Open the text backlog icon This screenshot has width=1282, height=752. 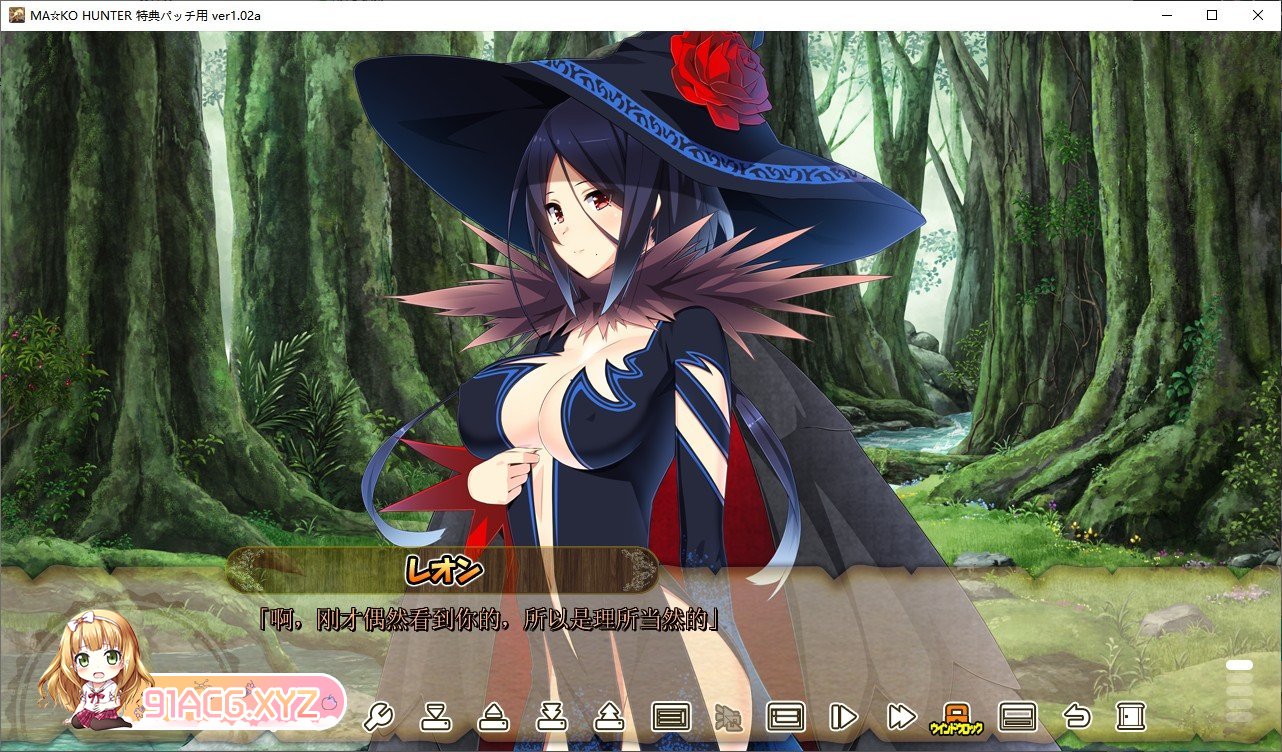[672, 717]
